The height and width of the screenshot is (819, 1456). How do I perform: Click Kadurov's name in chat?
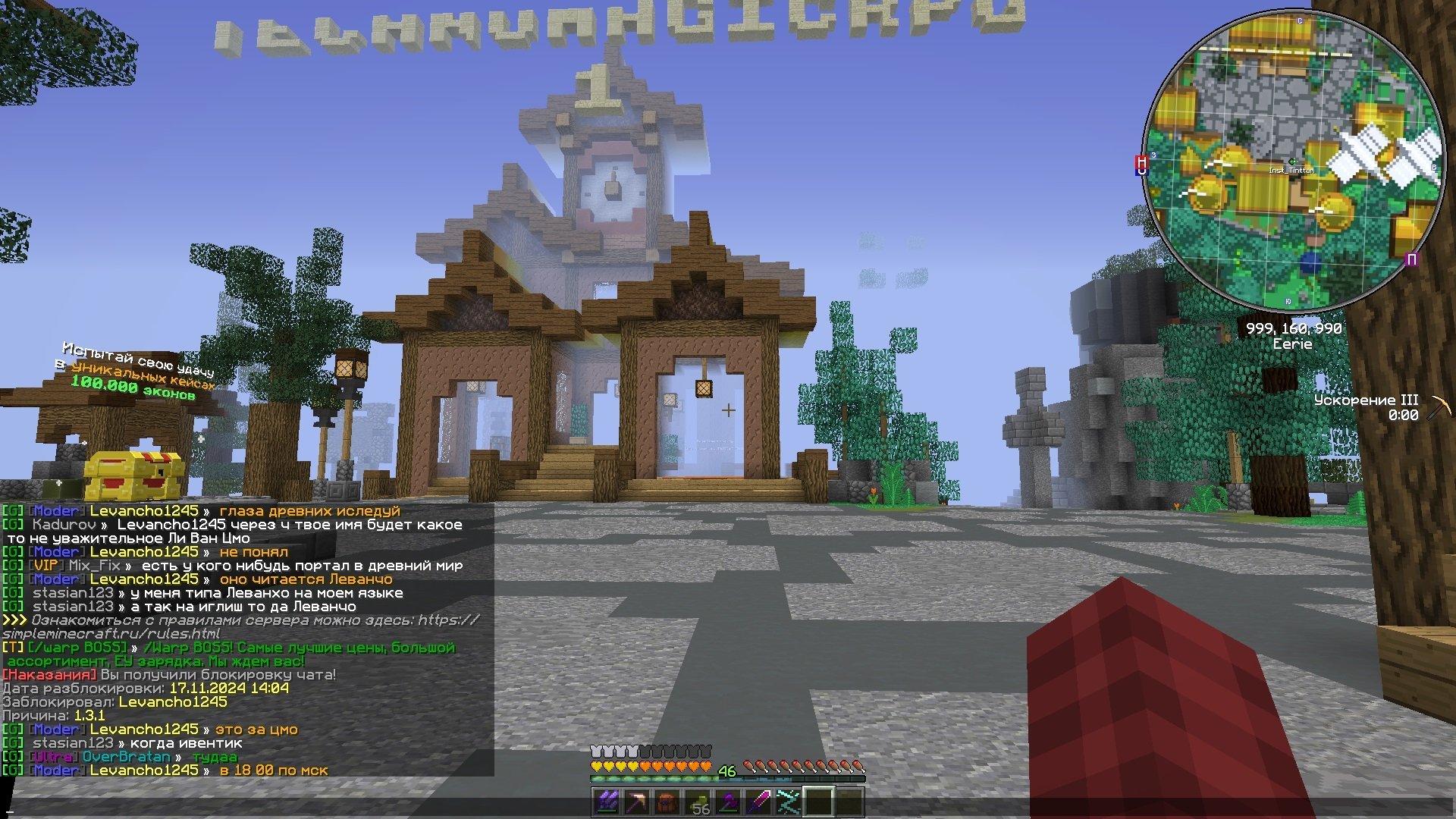click(64, 525)
